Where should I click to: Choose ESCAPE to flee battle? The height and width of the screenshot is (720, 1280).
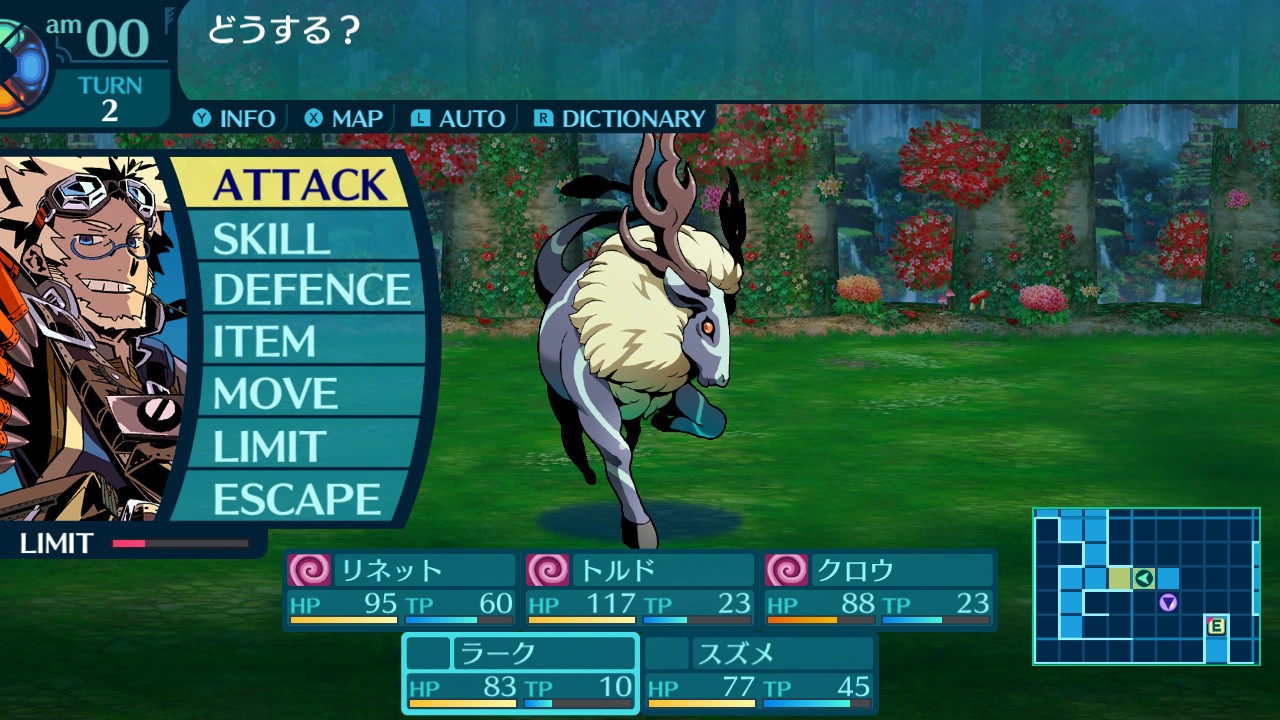(x=298, y=498)
